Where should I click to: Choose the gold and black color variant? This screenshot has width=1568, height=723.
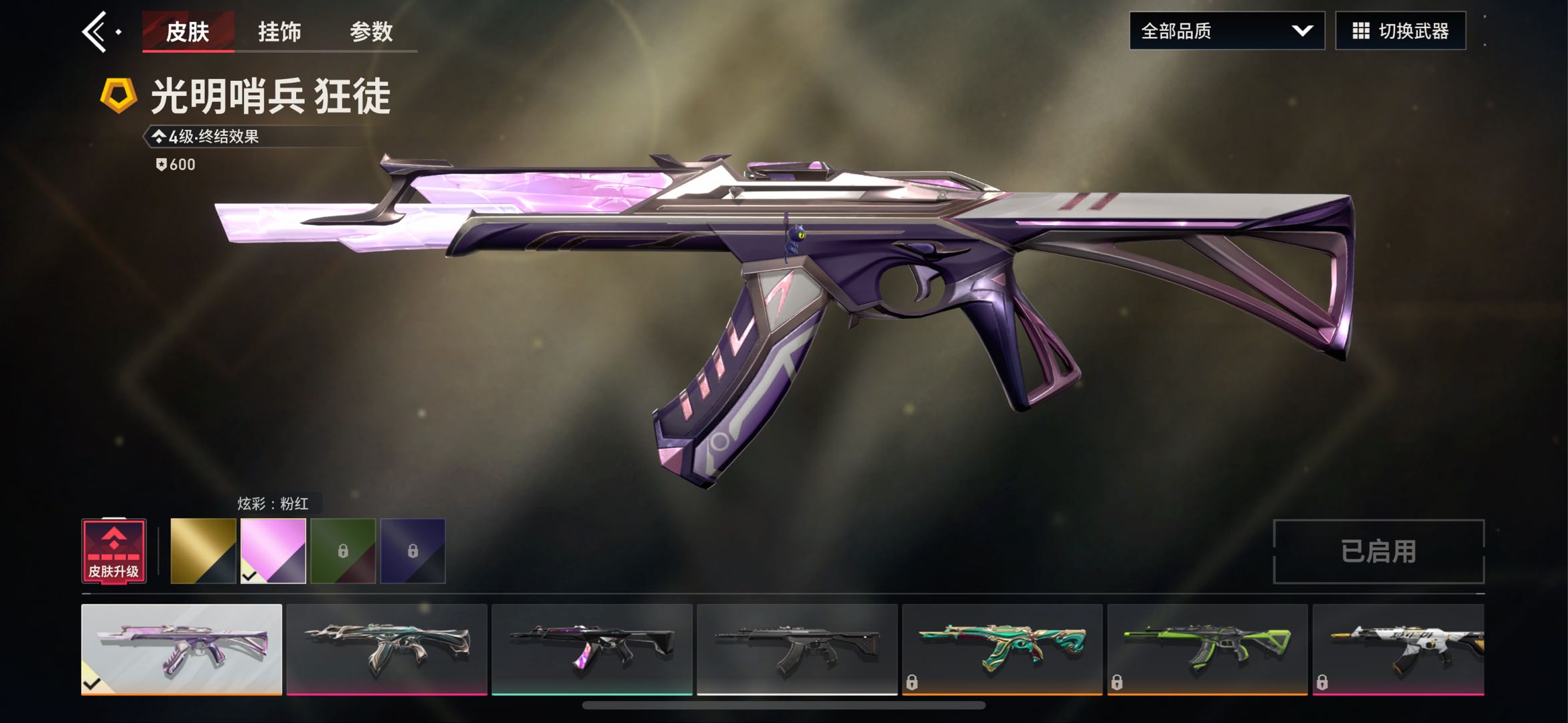[x=203, y=551]
